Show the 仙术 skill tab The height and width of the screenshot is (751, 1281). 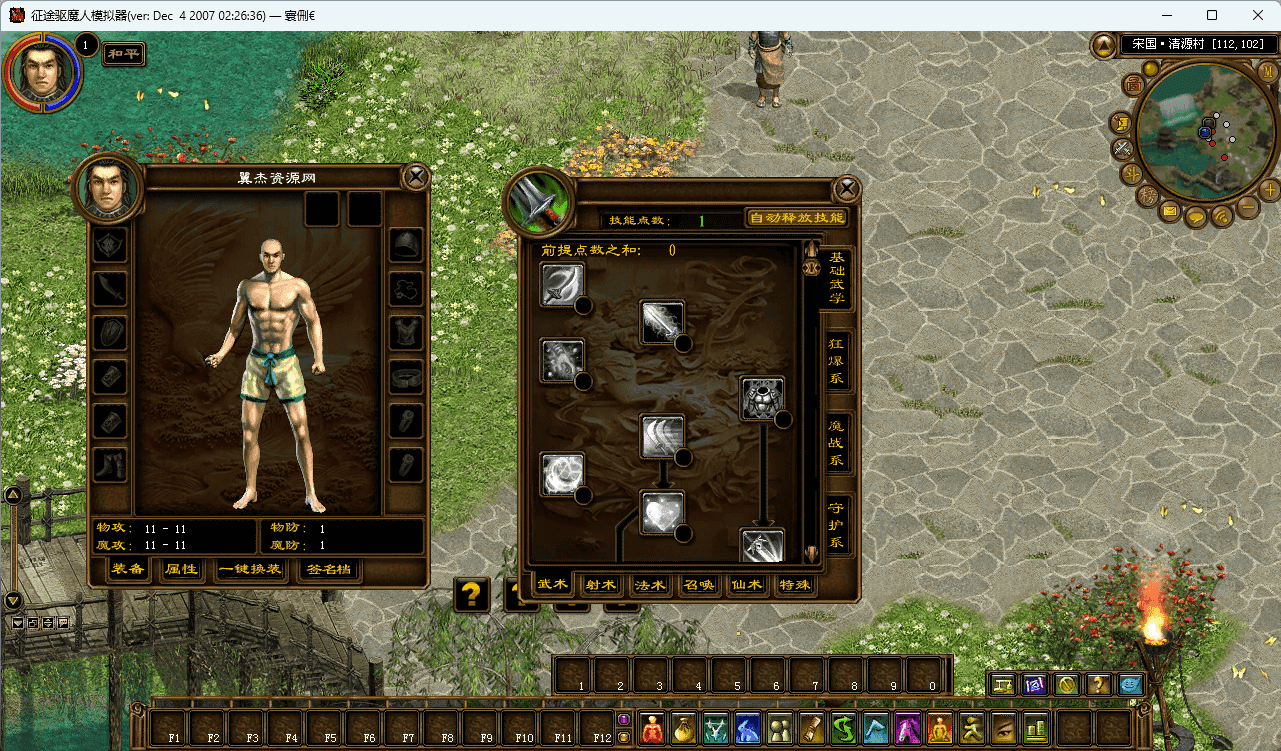click(x=748, y=585)
